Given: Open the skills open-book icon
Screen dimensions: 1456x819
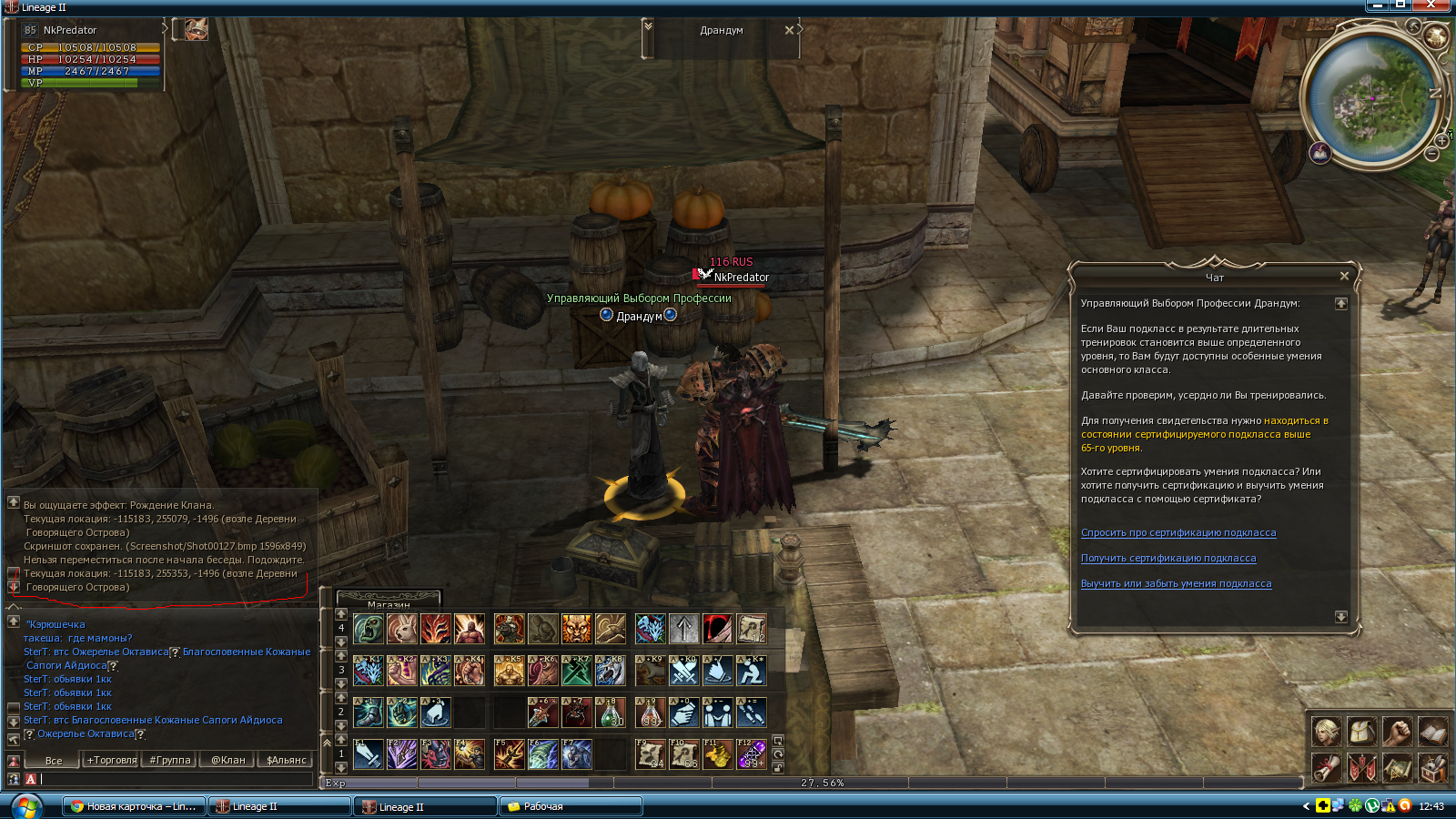Looking at the screenshot, I should pyautogui.click(x=1432, y=731).
